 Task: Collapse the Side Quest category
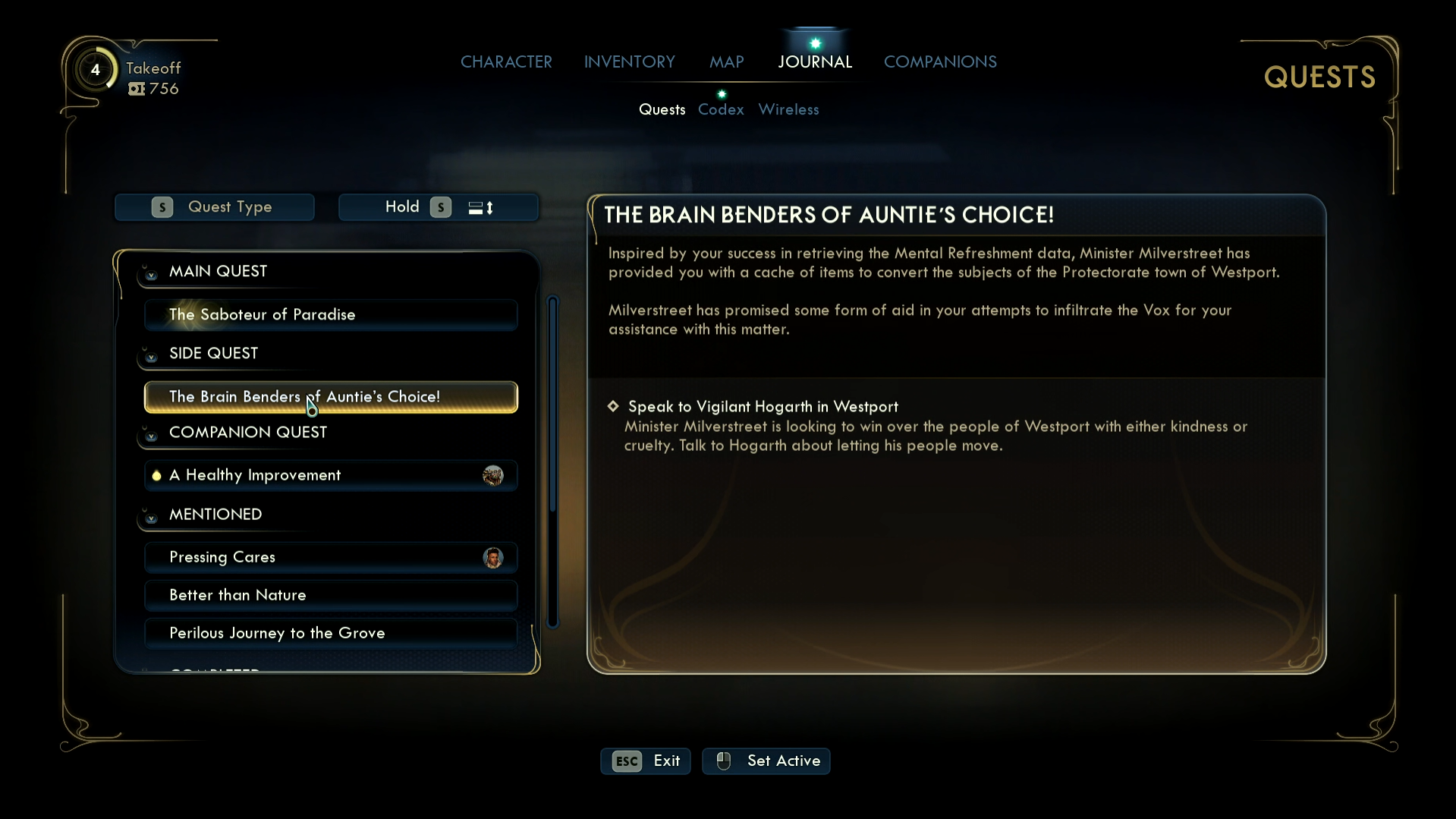tap(151, 356)
